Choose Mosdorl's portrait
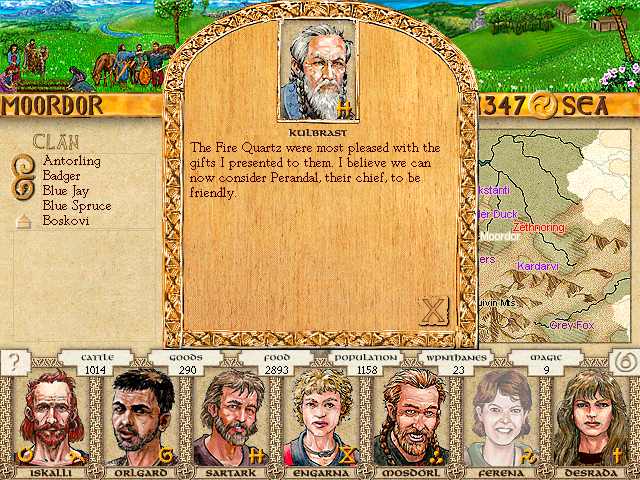The width and height of the screenshot is (640, 480). tap(412, 417)
